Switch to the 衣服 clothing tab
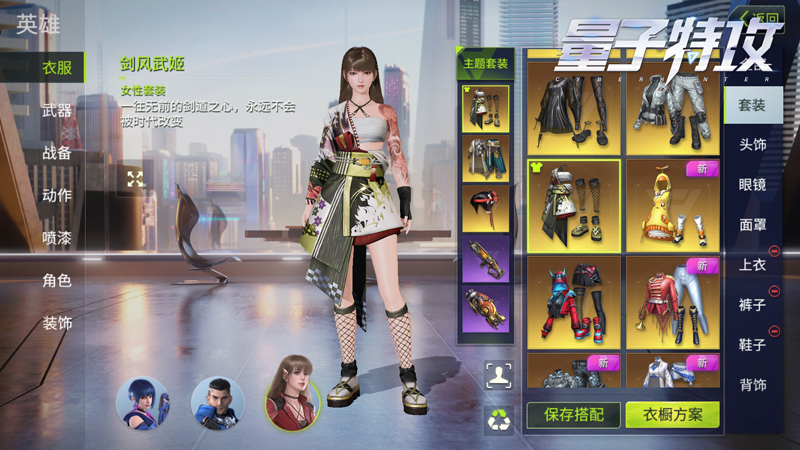The height and width of the screenshot is (450, 800). coord(56,68)
